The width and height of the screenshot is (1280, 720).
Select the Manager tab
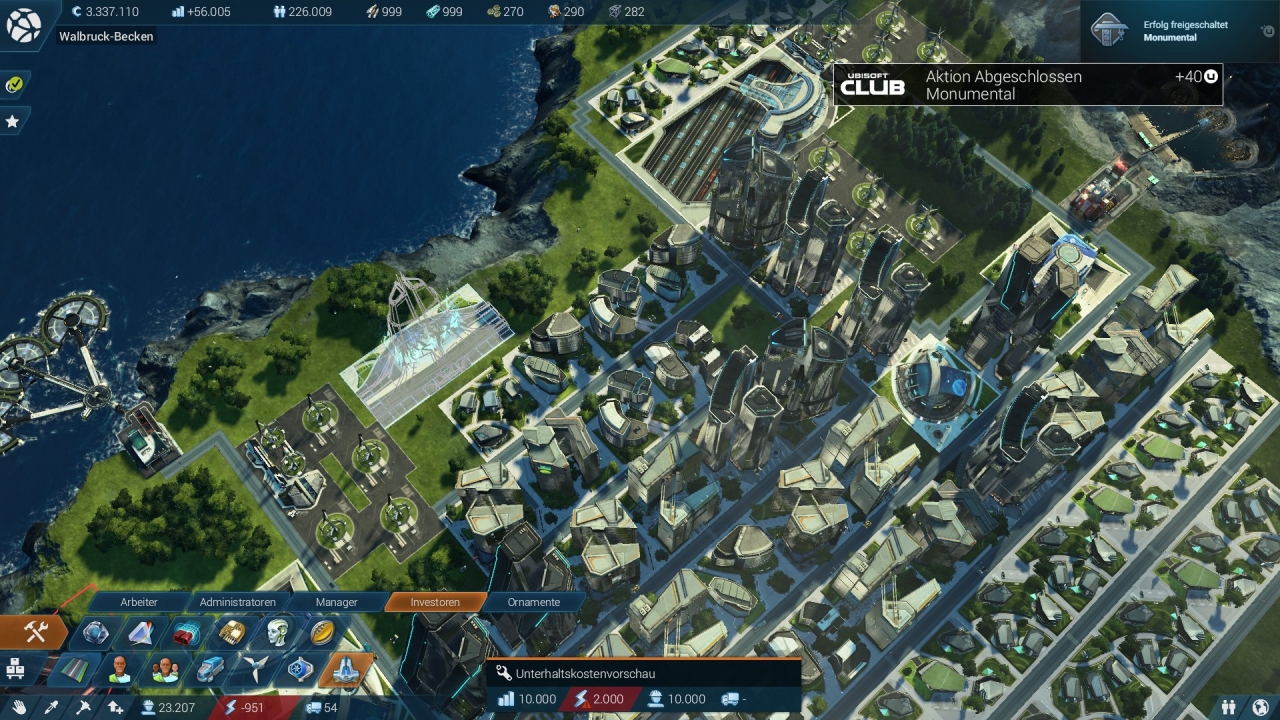point(336,602)
